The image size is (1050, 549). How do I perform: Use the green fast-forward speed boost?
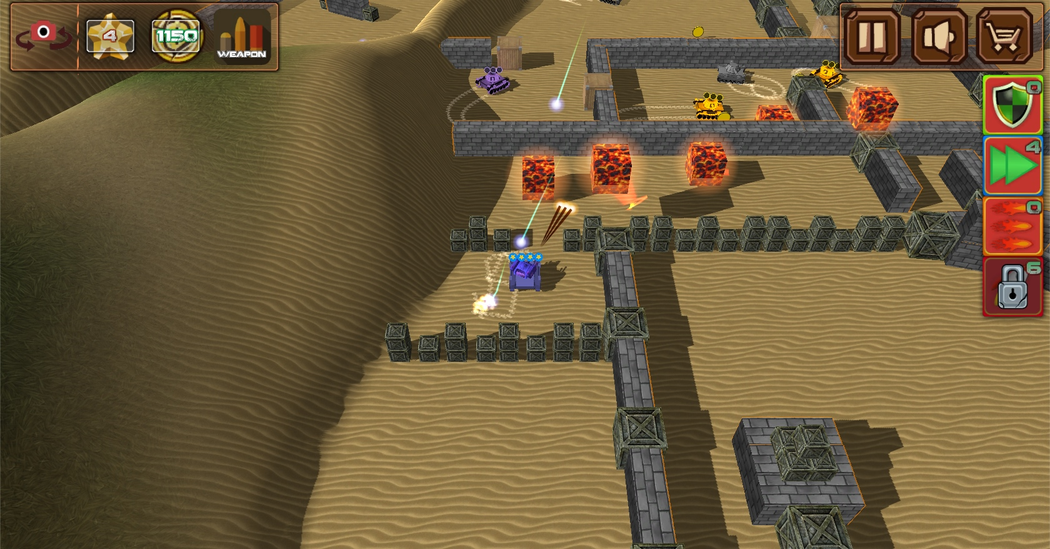coord(1013,165)
